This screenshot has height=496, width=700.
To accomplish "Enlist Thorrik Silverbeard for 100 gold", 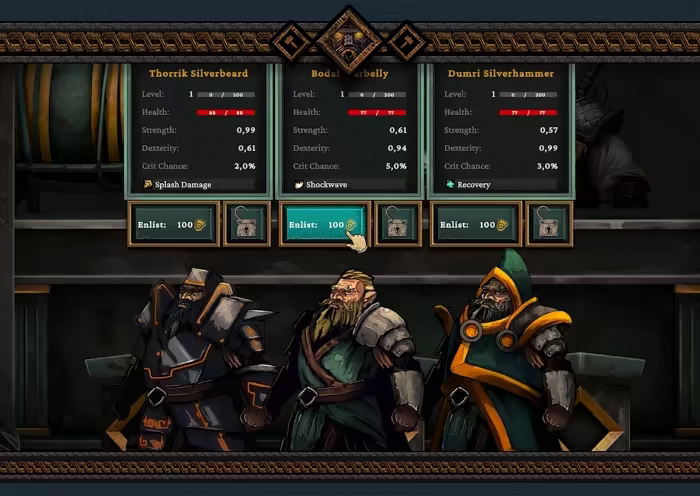I will coord(174,225).
